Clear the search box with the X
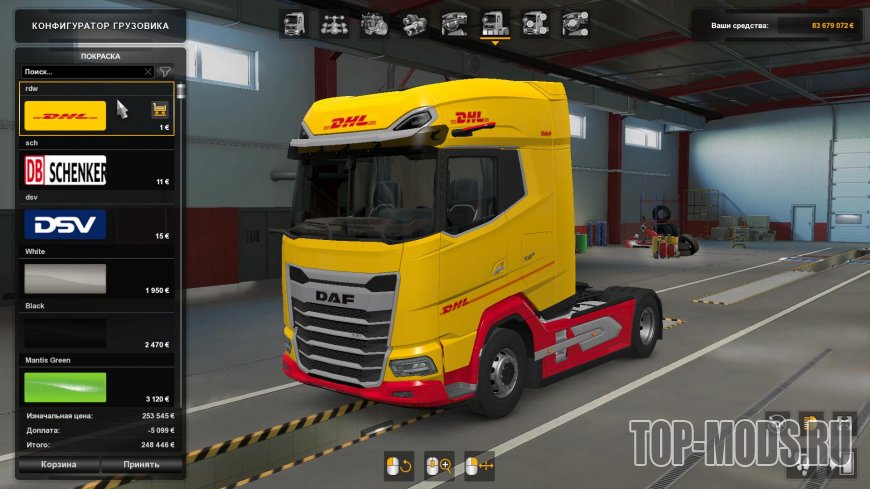Image resolution: width=870 pixels, height=489 pixels. click(x=148, y=72)
